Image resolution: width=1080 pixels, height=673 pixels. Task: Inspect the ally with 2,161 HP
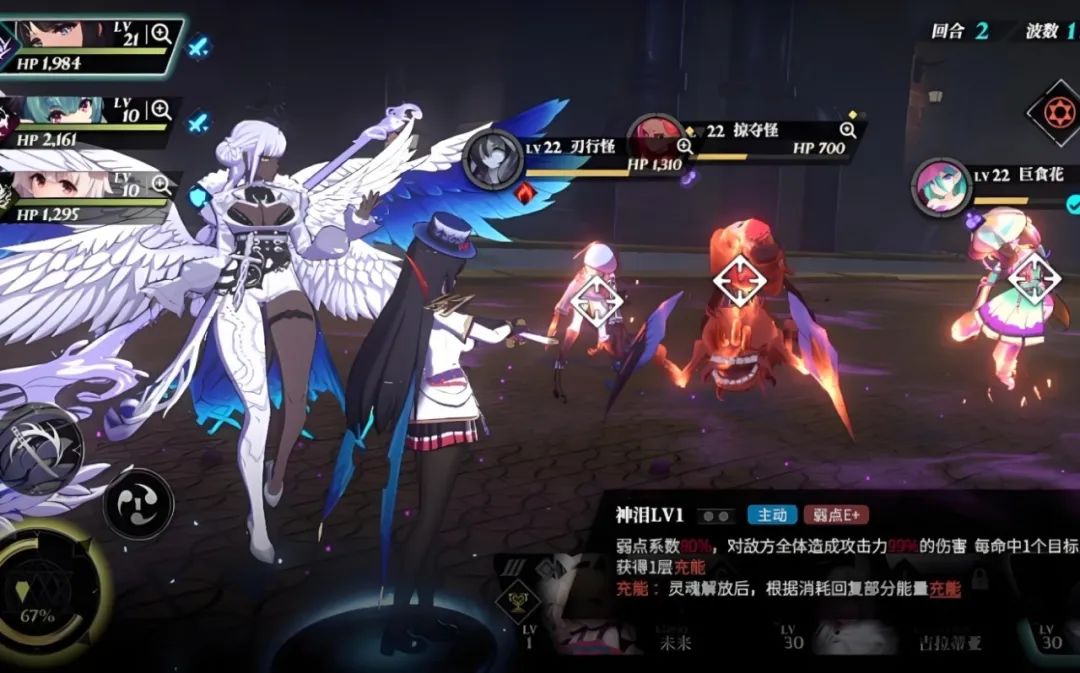pyautogui.click(x=160, y=111)
